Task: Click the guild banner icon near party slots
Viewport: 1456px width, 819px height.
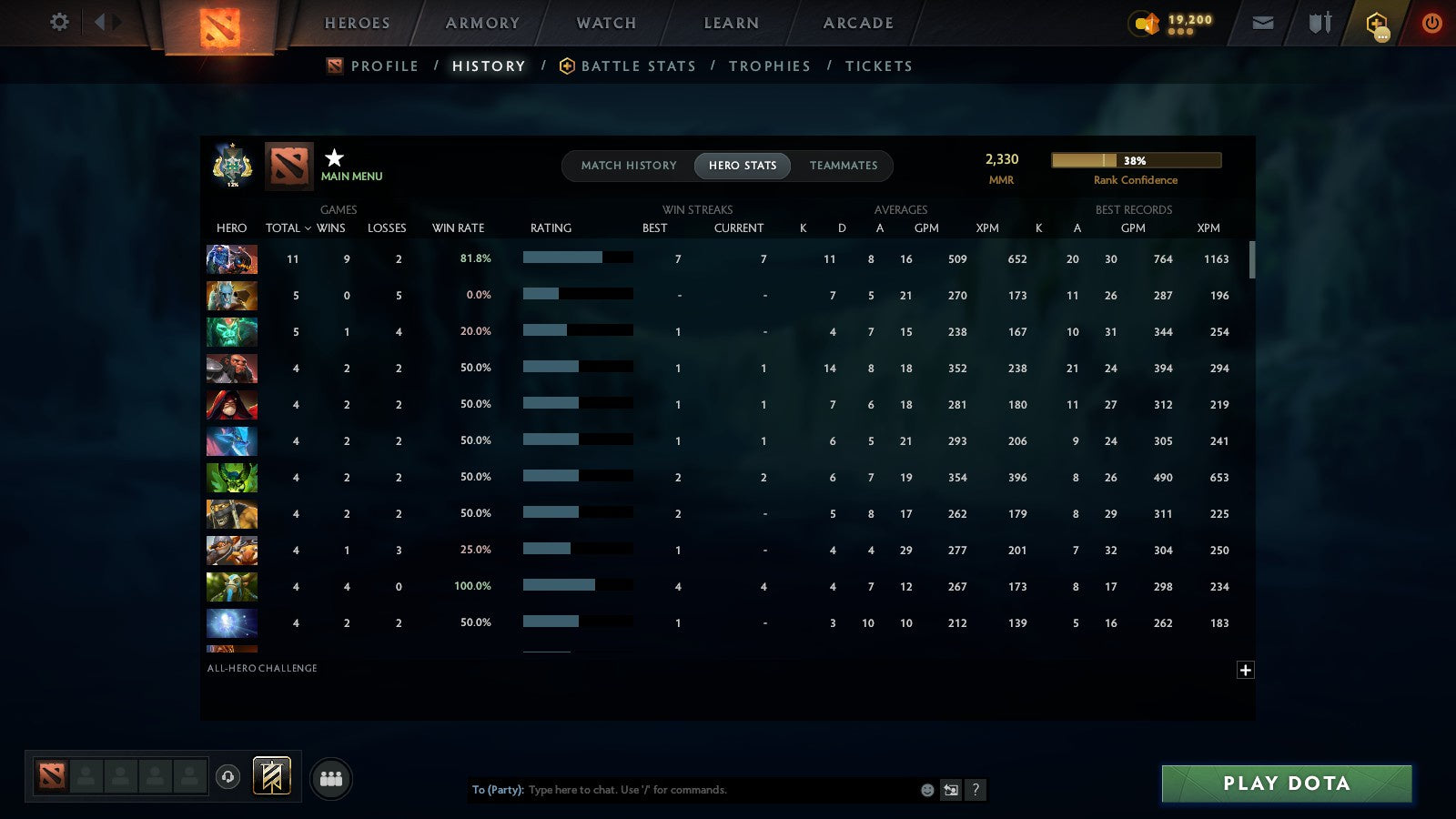Action: (271, 773)
